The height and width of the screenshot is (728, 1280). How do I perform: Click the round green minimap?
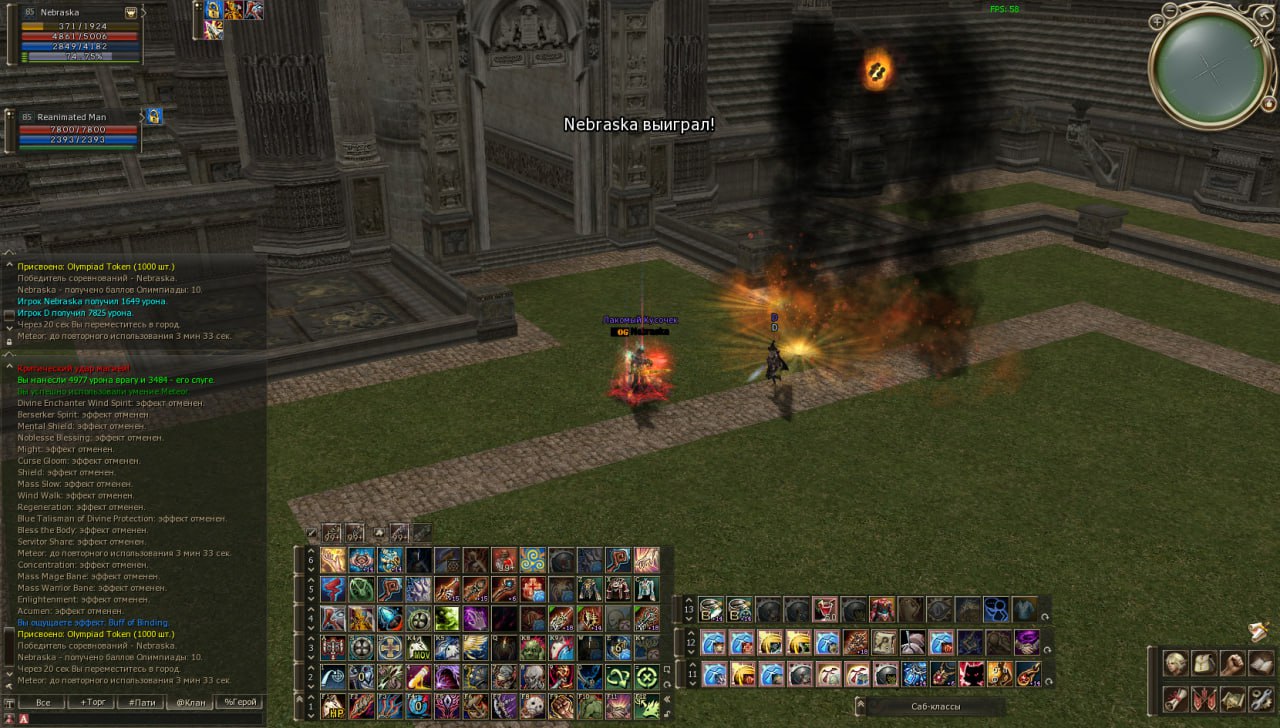coord(1210,68)
